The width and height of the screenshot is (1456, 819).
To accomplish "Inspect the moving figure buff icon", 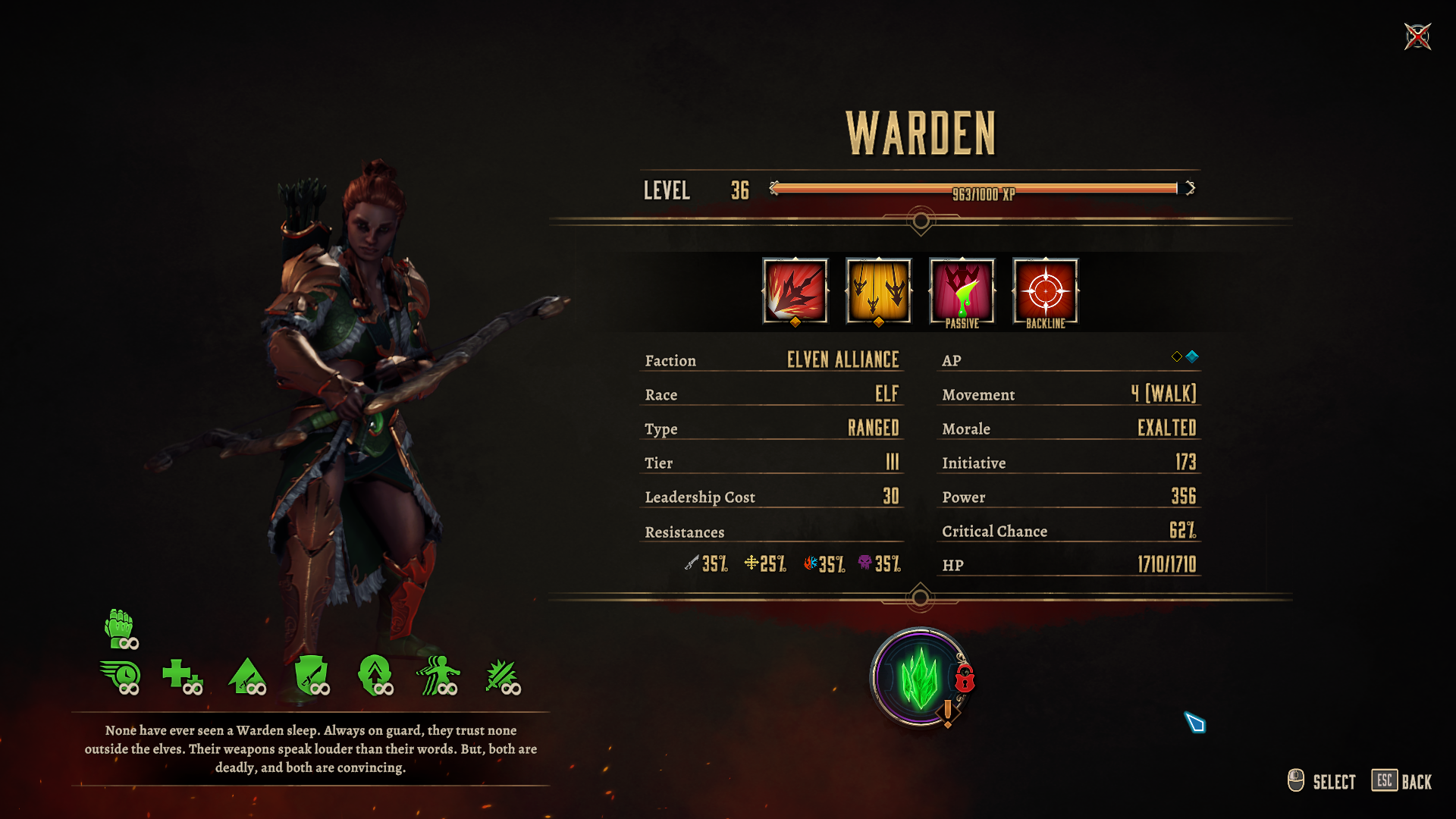I will (x=438, y=675).
